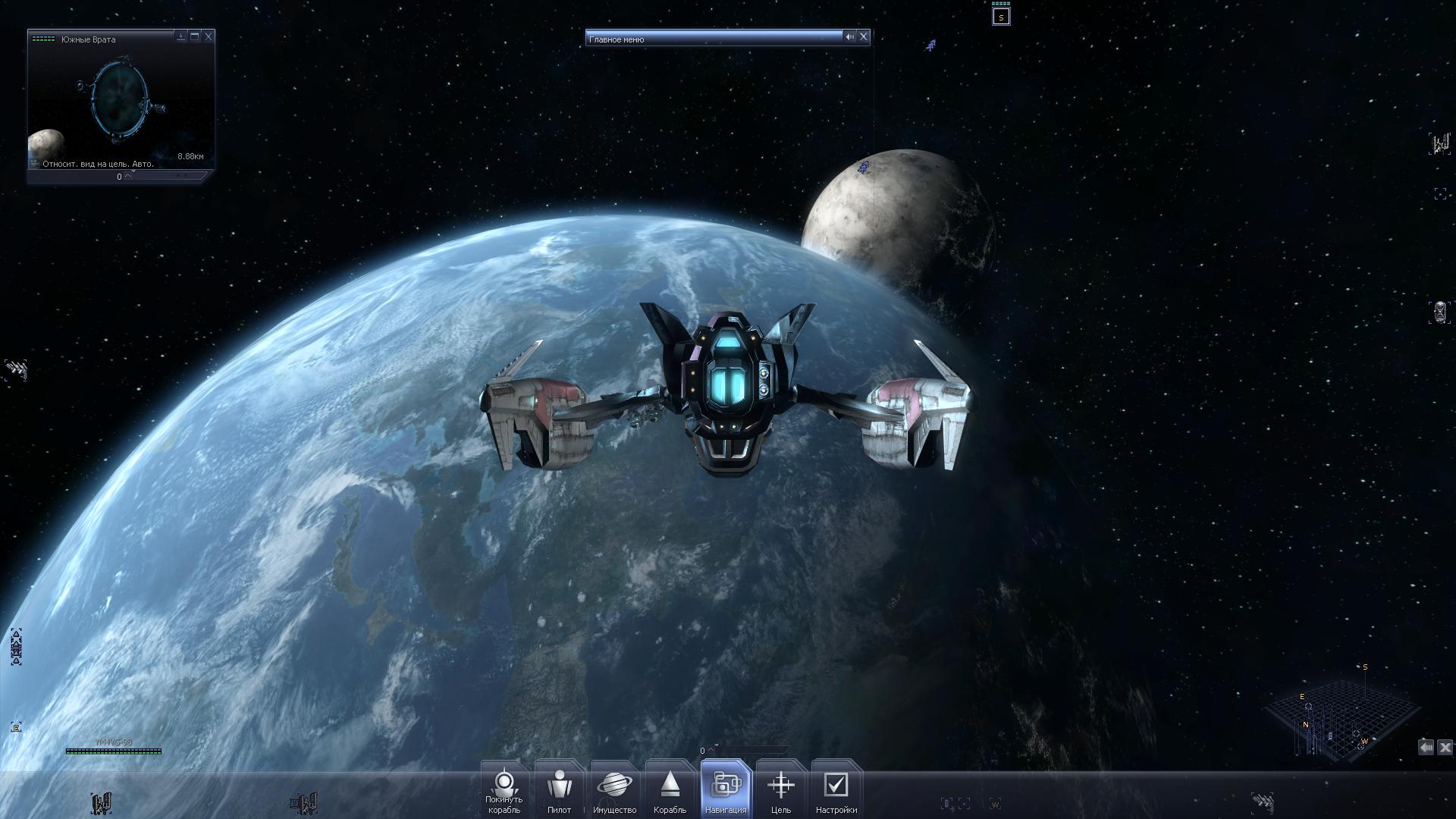Click the arrow button on Главное меню bar

[x=850, y=36]
